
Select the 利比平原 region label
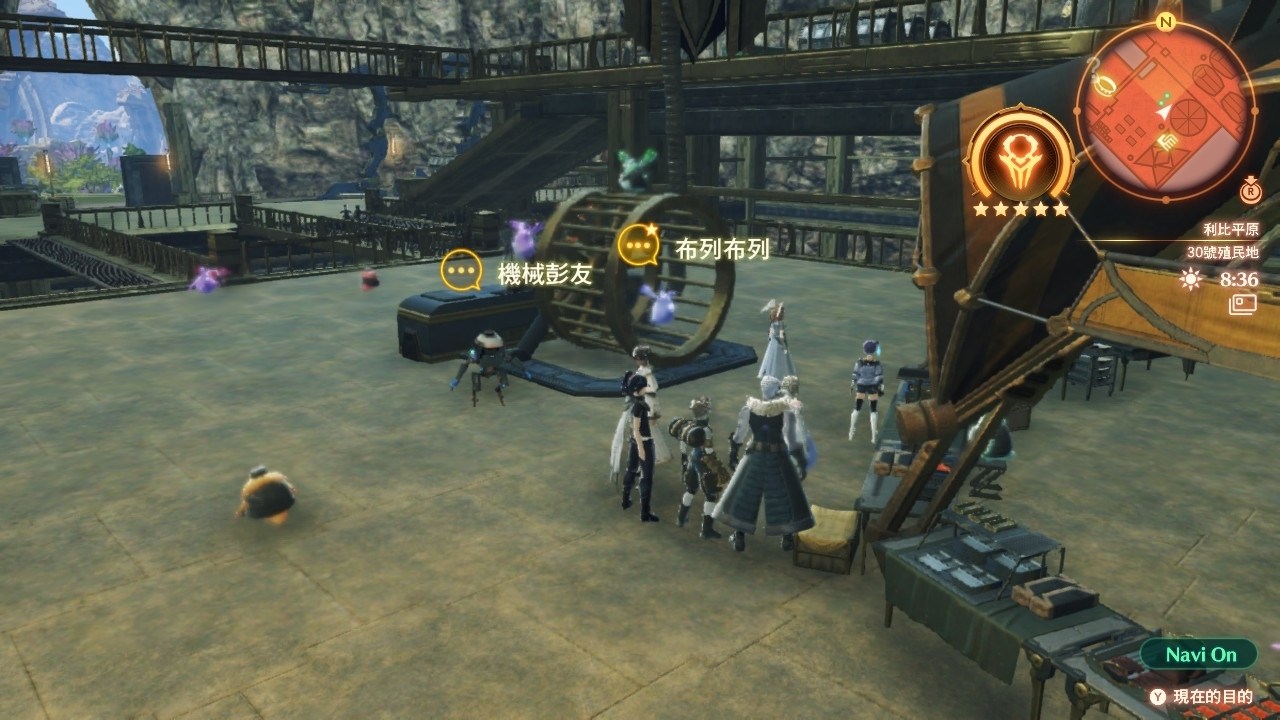point(1232,229)
